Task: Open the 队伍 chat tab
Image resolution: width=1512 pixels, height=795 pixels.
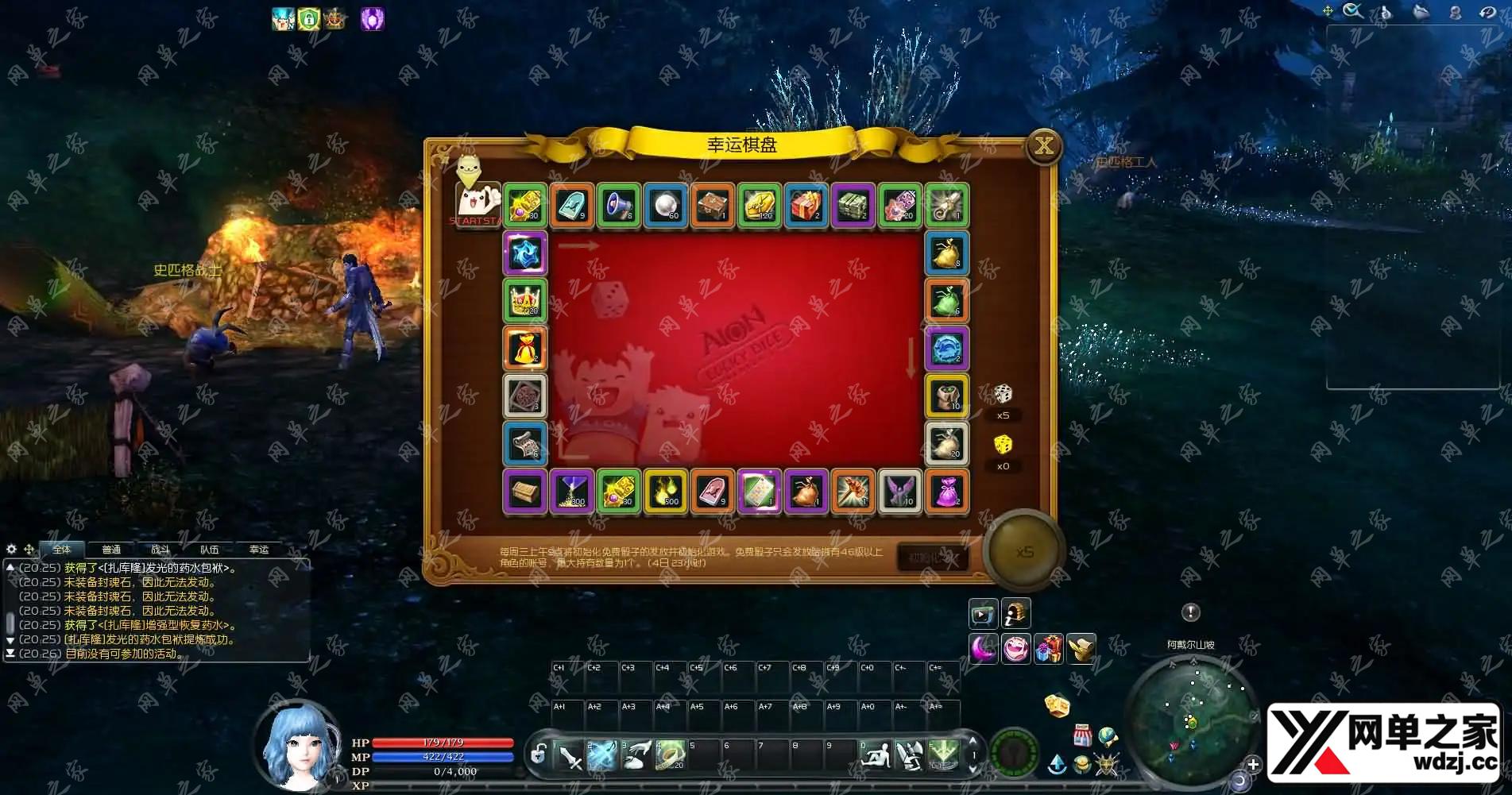Action: 210,549
